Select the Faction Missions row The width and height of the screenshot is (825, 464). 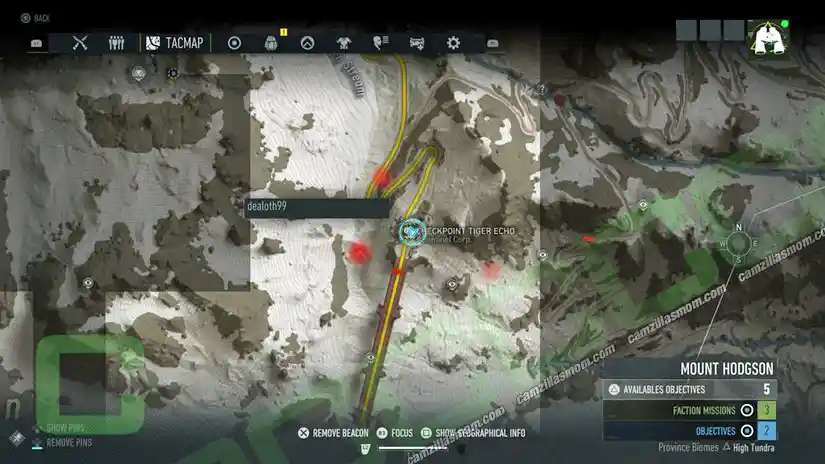690,410
